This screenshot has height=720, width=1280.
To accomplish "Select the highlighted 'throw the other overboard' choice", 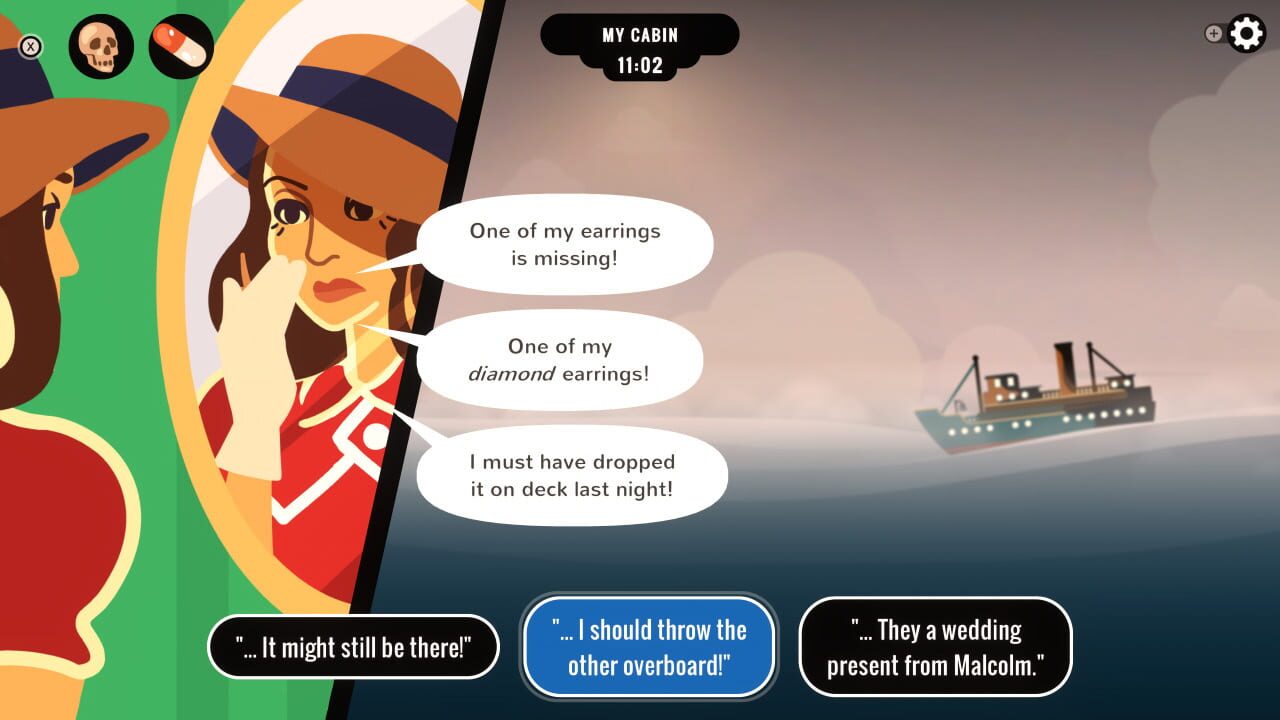I will (x=648, y=647).
